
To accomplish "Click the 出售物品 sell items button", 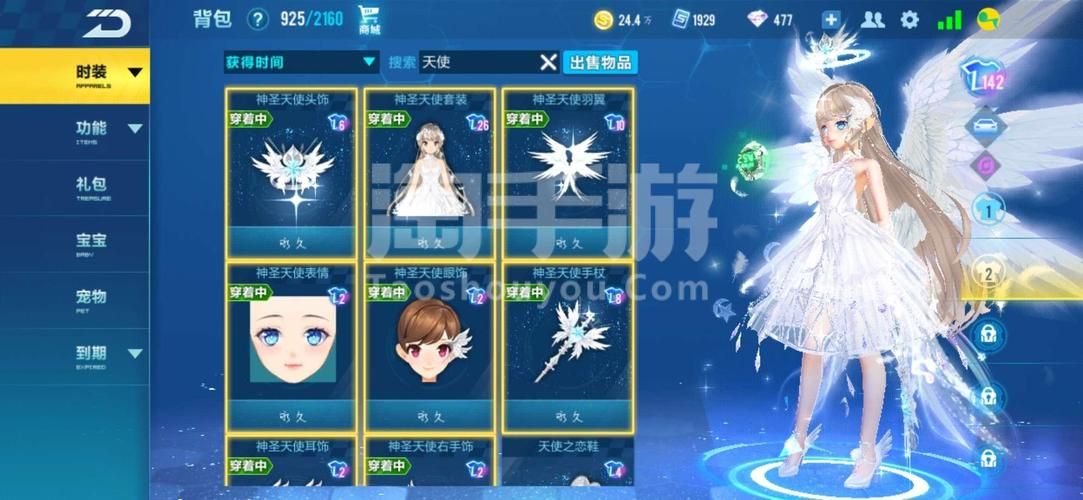I will coord(600,62).
